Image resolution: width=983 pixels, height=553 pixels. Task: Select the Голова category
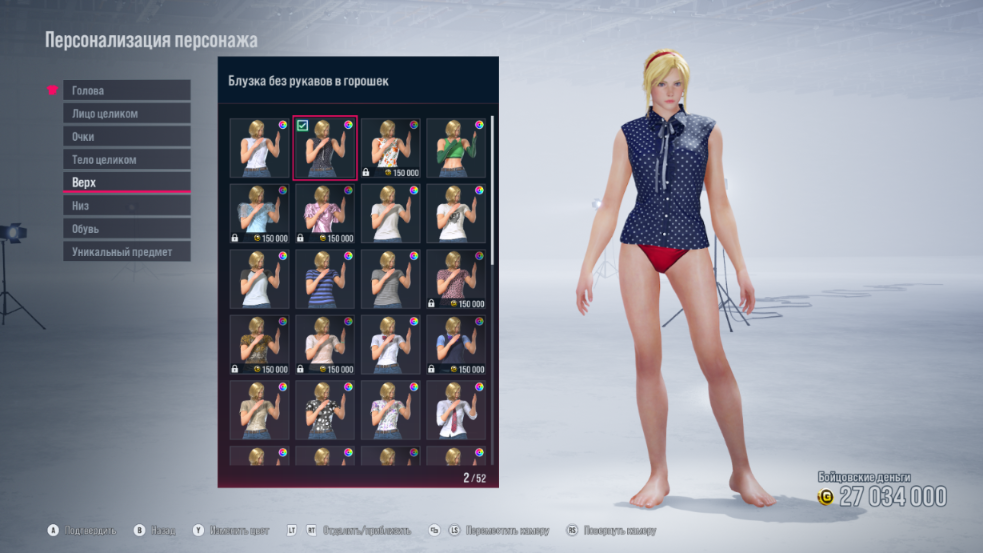click(126, 90)
